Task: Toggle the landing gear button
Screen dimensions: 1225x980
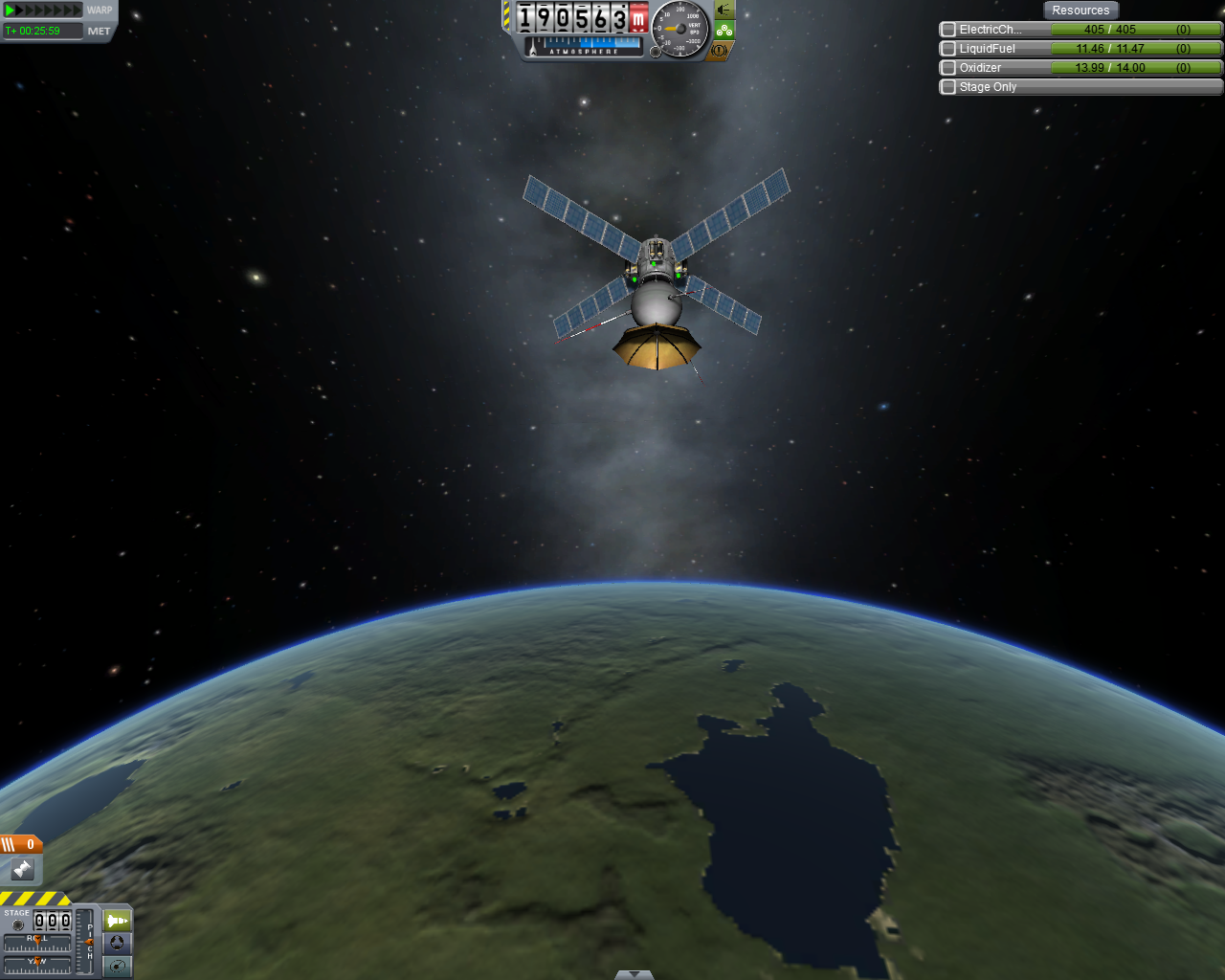Action: click(x=724, y=30)
